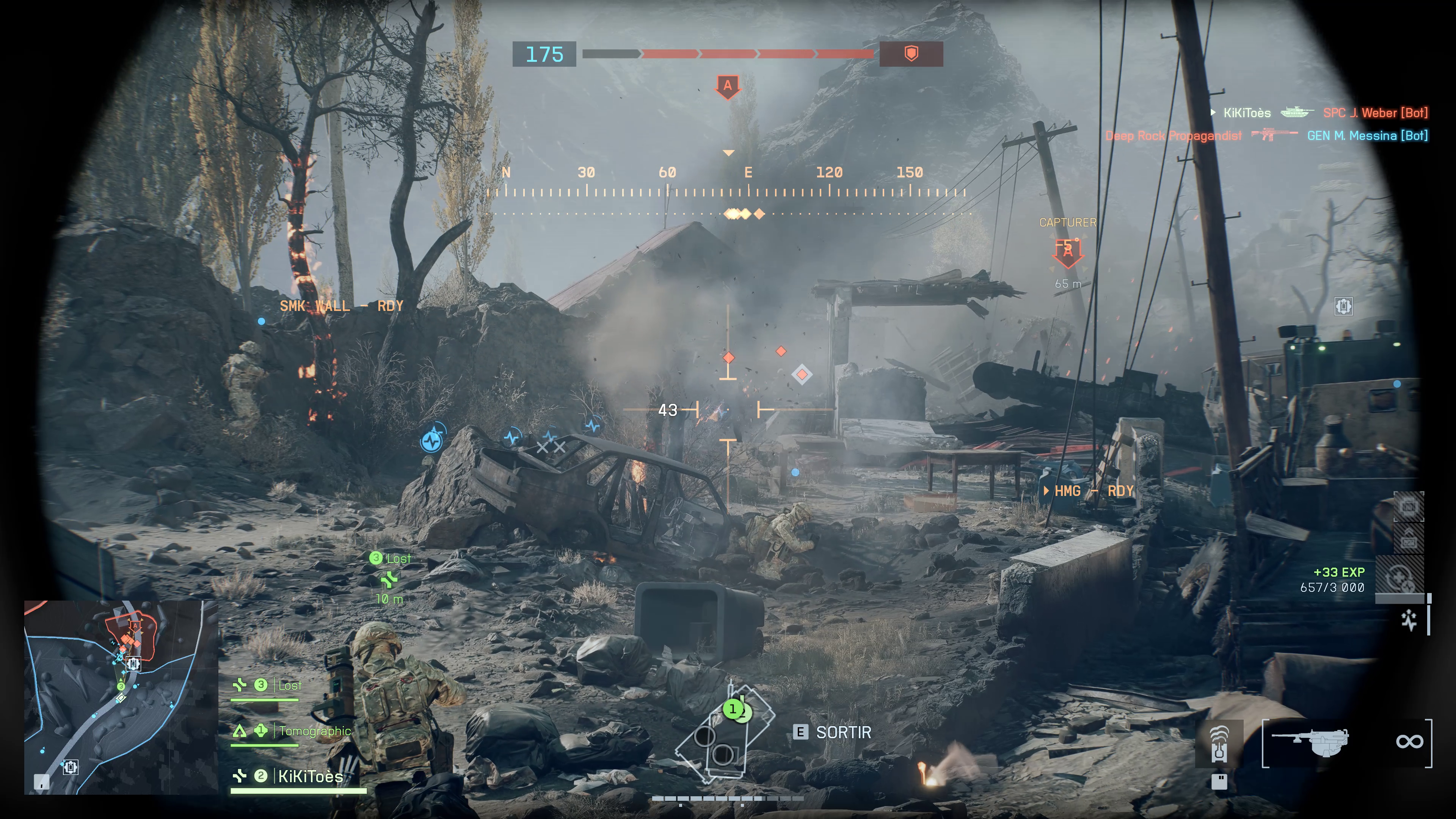Select squad leader Tomographic in squad list
1456x819 pixels.
(x=314, y=731)
